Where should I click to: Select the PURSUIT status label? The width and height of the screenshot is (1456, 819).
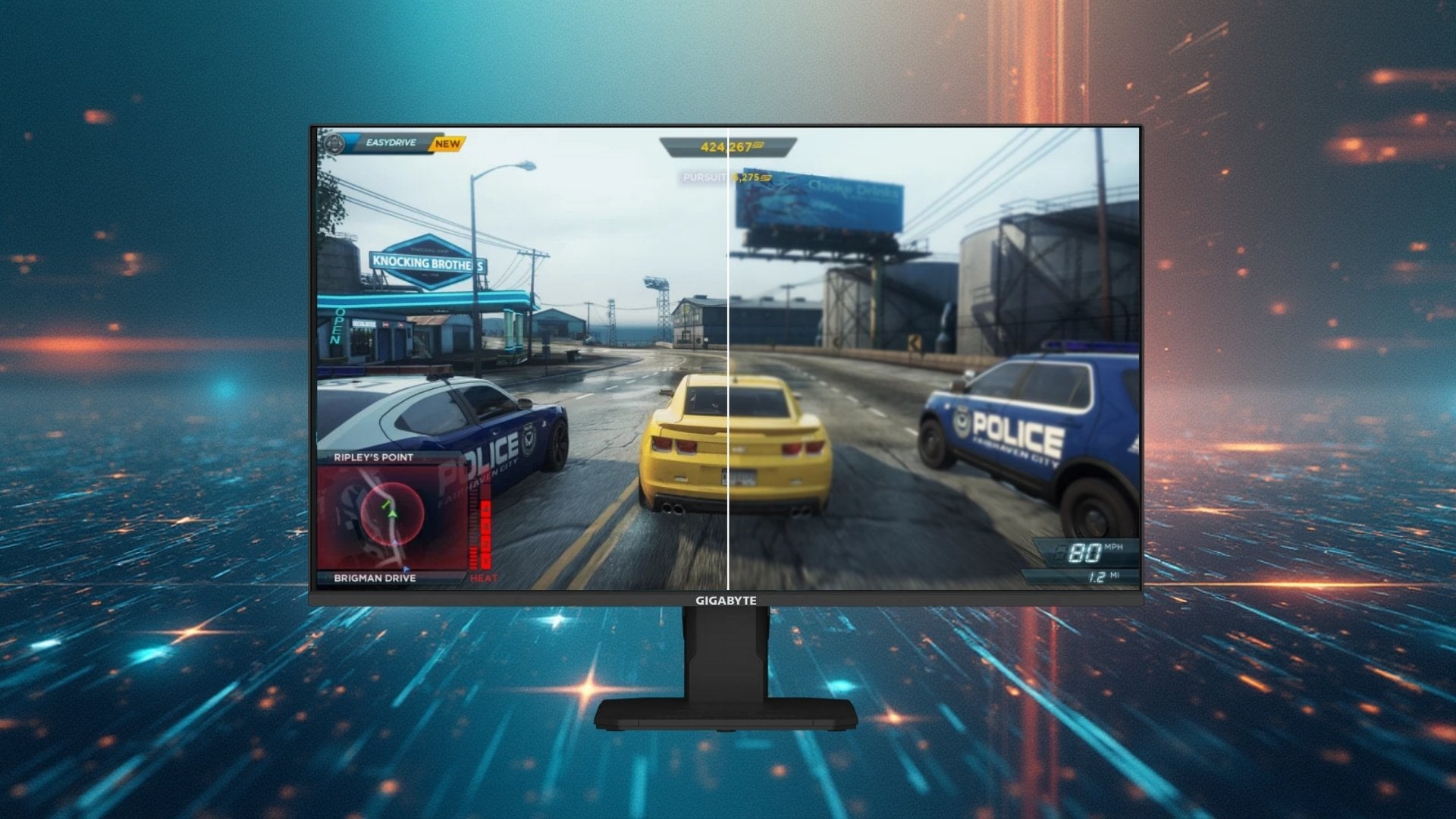coord(704,177)
